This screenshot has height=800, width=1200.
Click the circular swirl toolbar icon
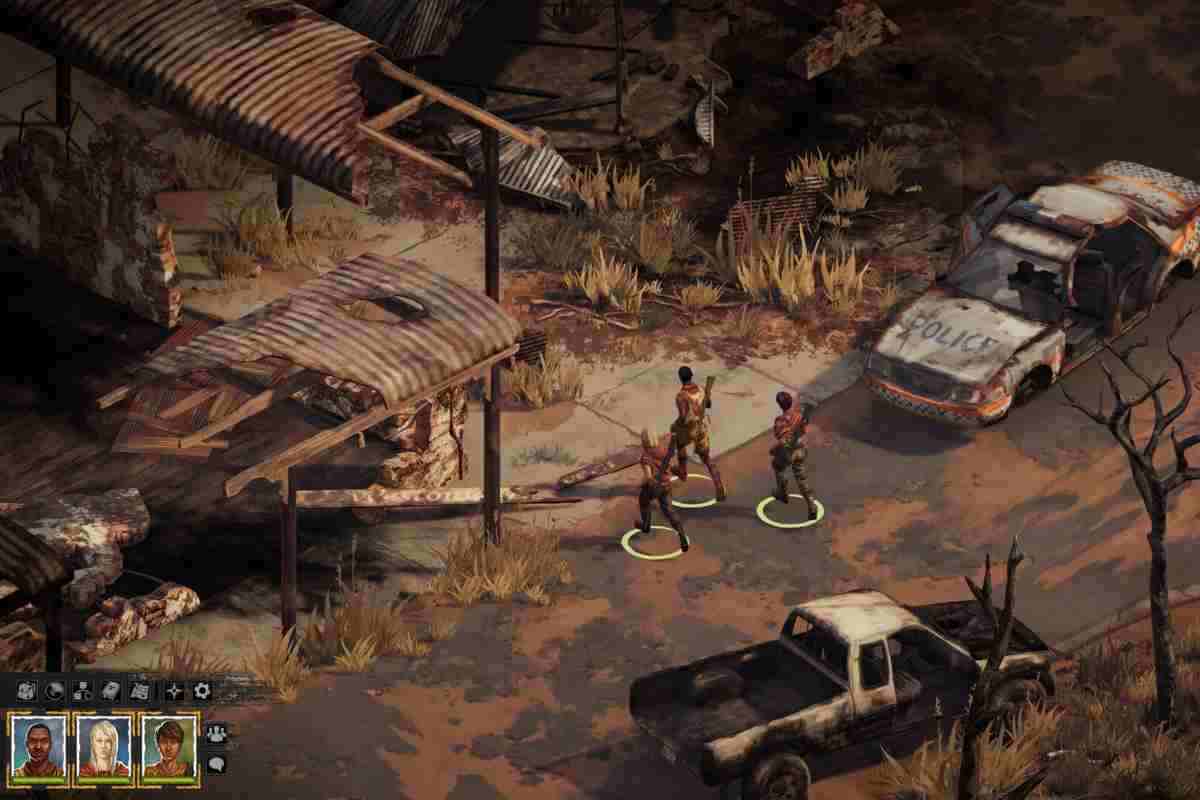[55, 690]
